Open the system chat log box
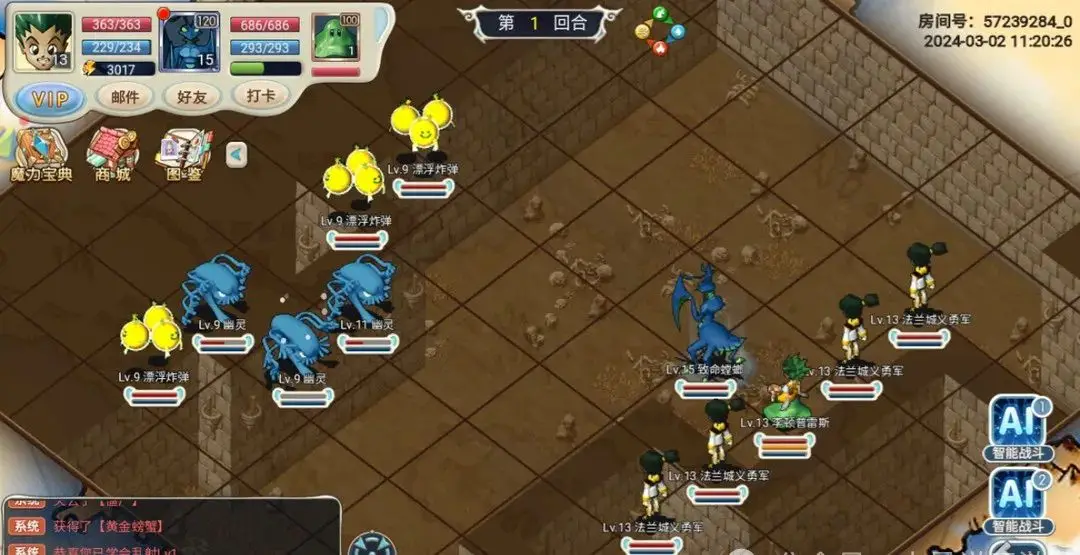 (170, 527)
